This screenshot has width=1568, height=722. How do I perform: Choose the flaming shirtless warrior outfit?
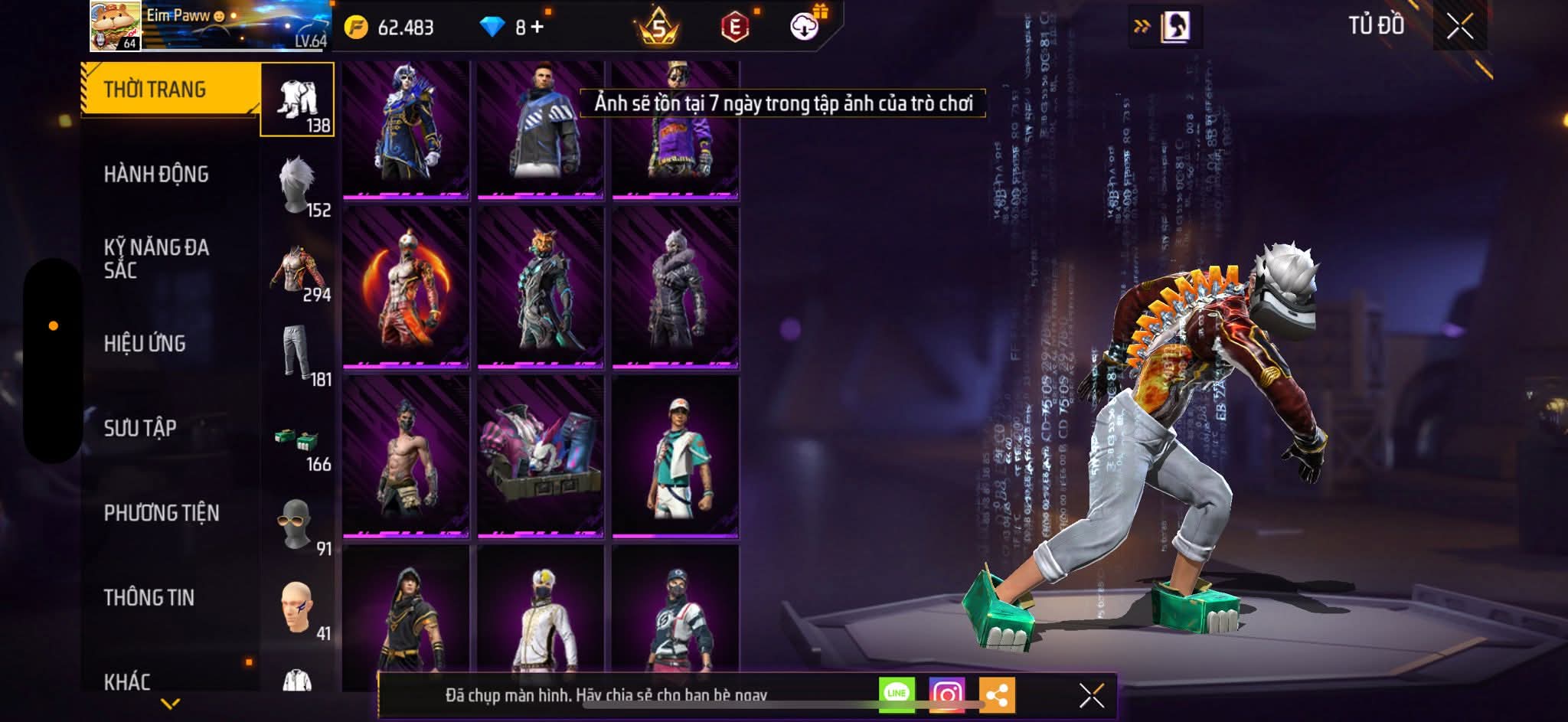click(x=406, y=288)
